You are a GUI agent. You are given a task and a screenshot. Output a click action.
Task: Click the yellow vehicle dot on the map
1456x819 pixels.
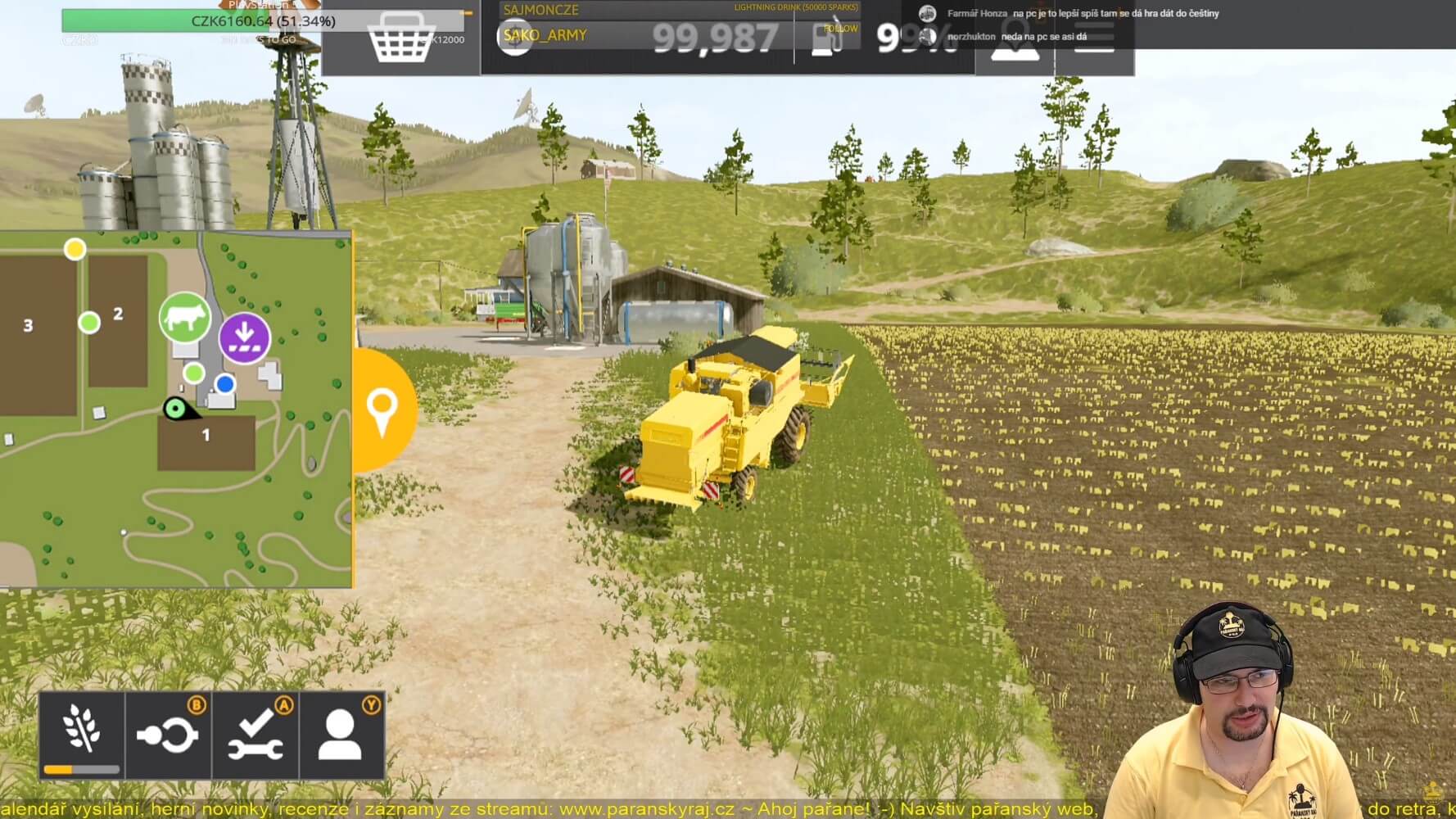pyautogui.click(x=75, y=248)
